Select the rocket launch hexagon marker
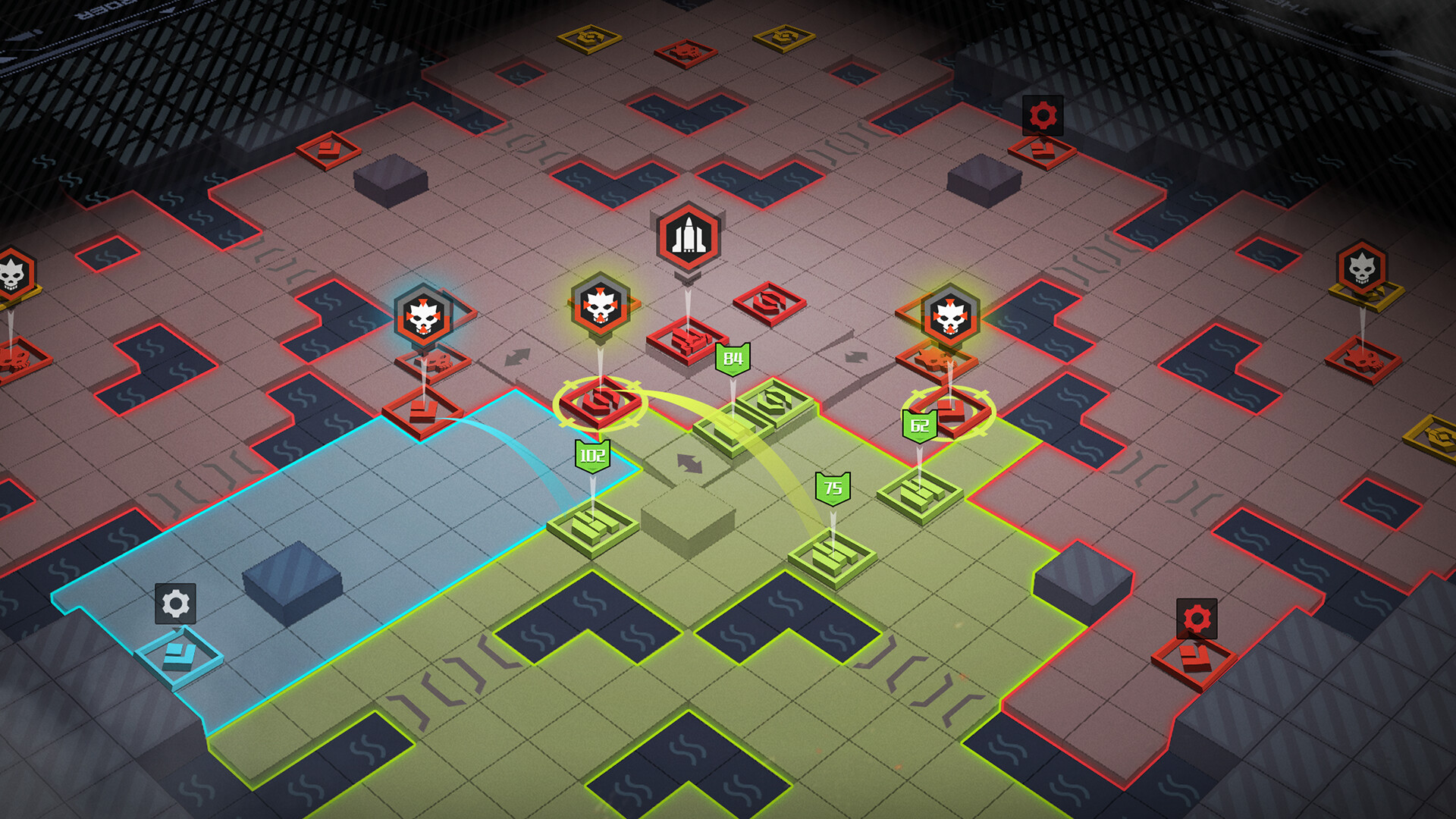The image size is (1456, 819). coord(687,237)
